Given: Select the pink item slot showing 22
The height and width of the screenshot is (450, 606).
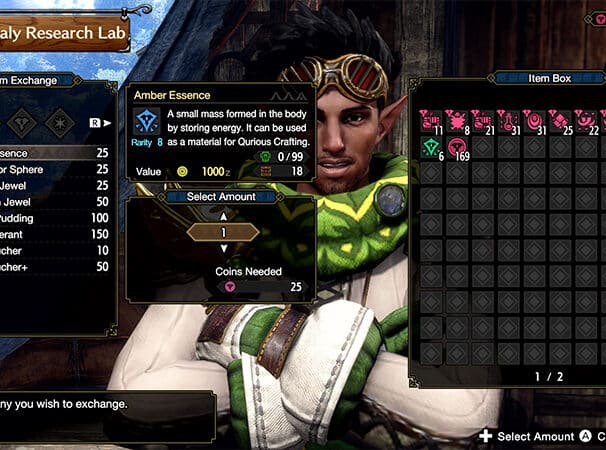Looking at the screenshot, I should pyautogui.click(x=585, y=122).
